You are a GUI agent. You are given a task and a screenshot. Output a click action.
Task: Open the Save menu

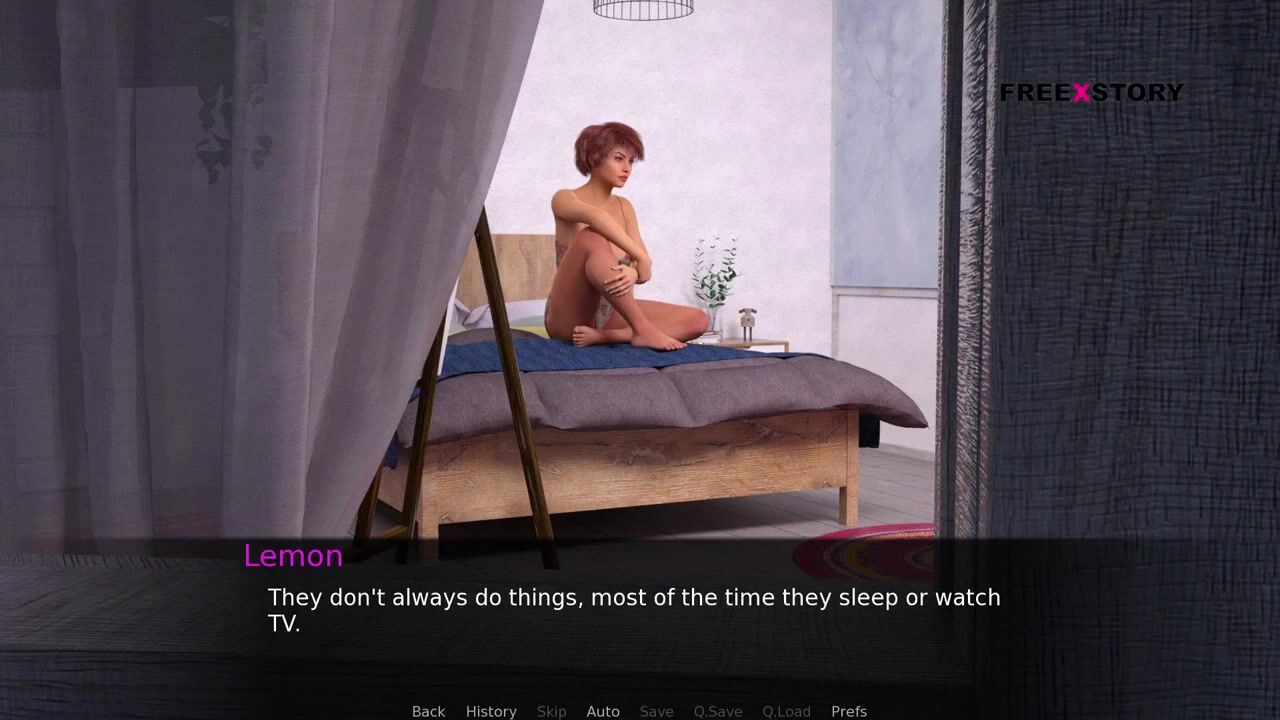(656, 711)
